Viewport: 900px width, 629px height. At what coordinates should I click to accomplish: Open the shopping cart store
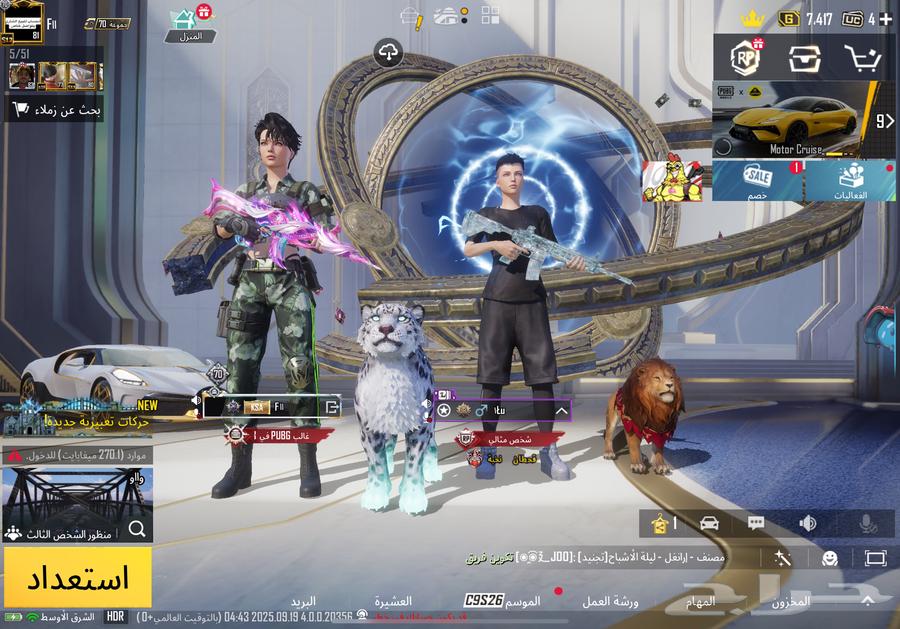click(861, 58)
